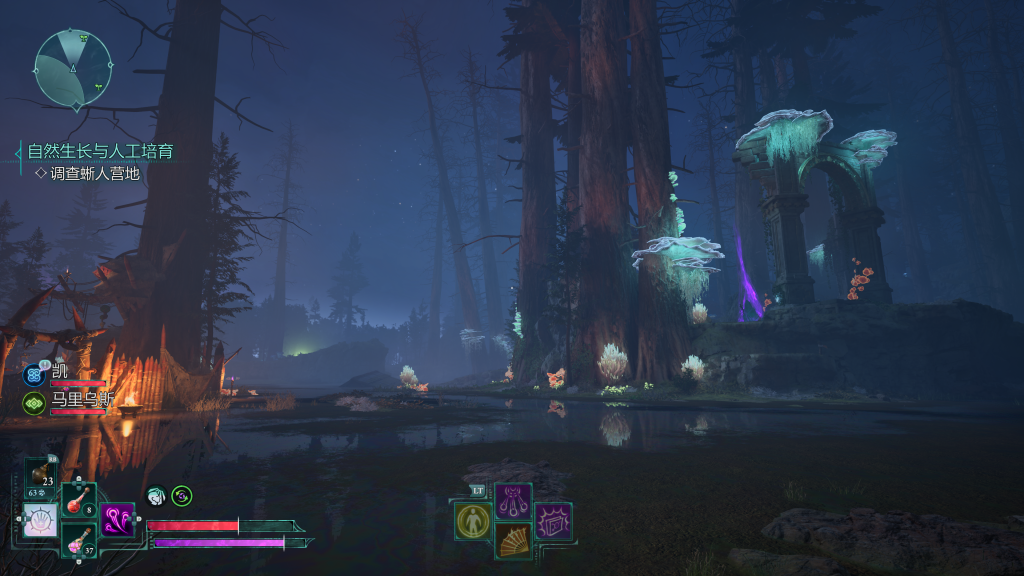Click the circular minimap
The width and height of the screenshot is (1024, 576).
pos(73,68)
